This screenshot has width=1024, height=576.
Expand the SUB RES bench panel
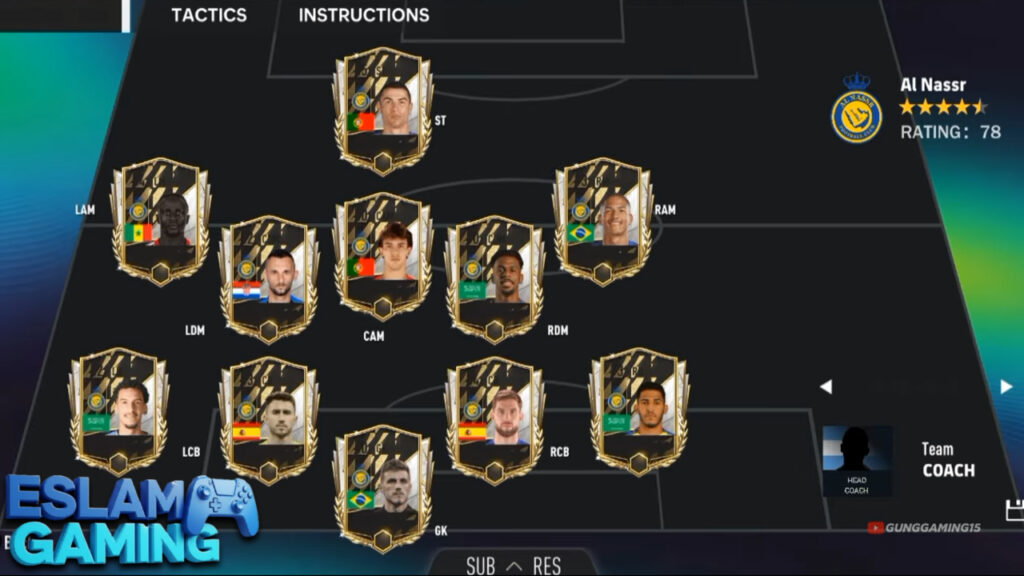(x=513, y=566)
